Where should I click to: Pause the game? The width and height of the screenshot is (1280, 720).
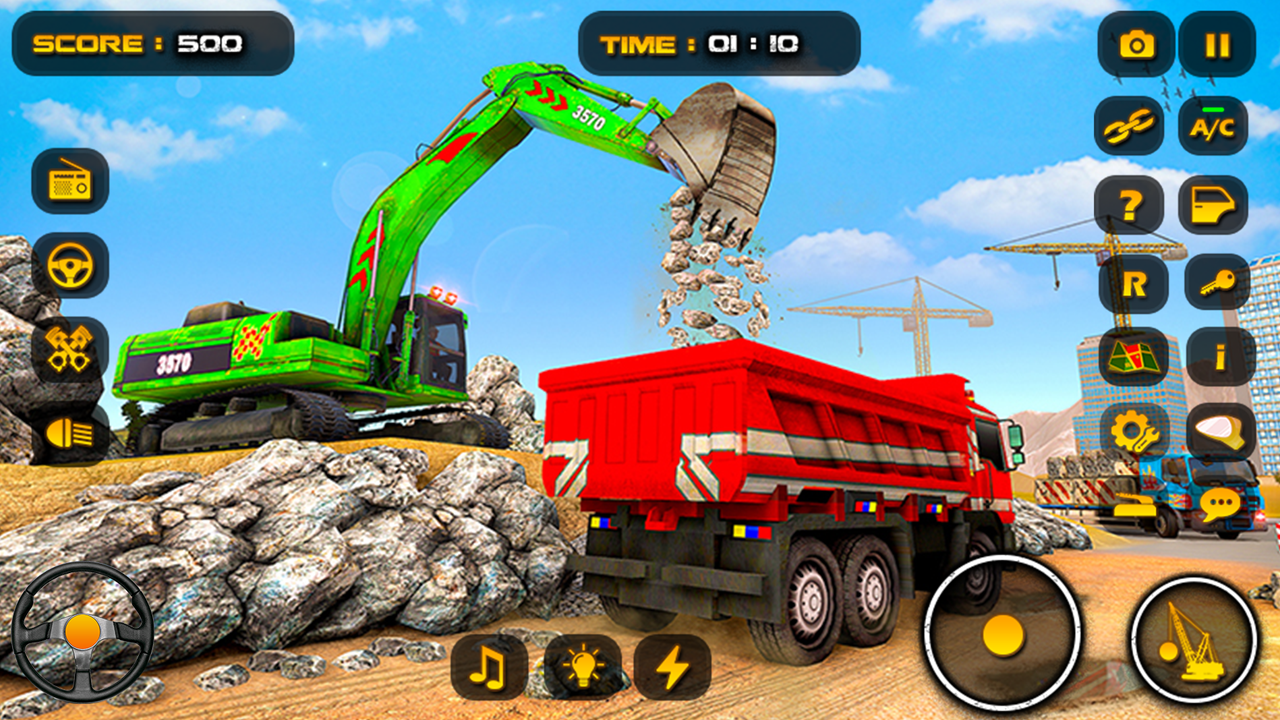click(x=1218, y=44)
